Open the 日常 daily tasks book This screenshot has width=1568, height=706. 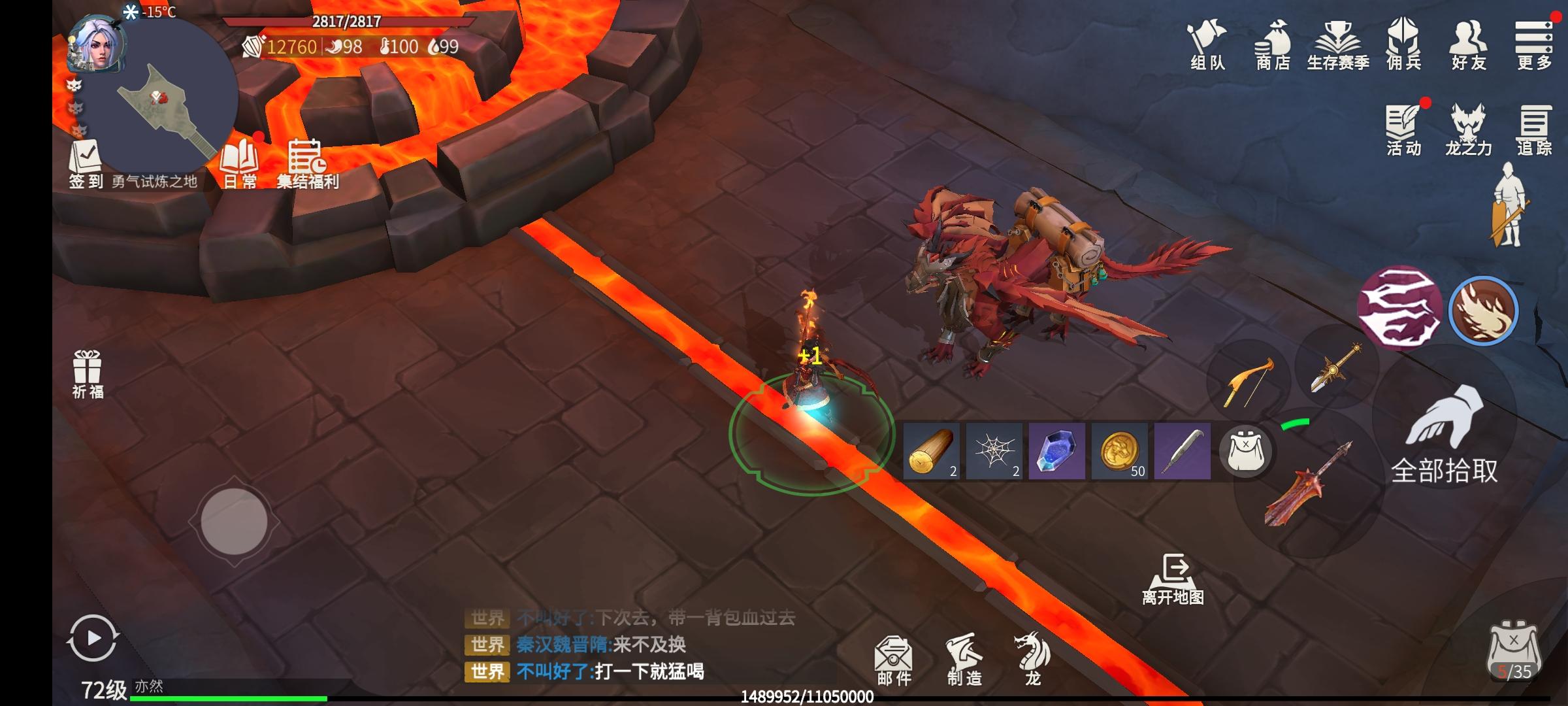point(240,163)
